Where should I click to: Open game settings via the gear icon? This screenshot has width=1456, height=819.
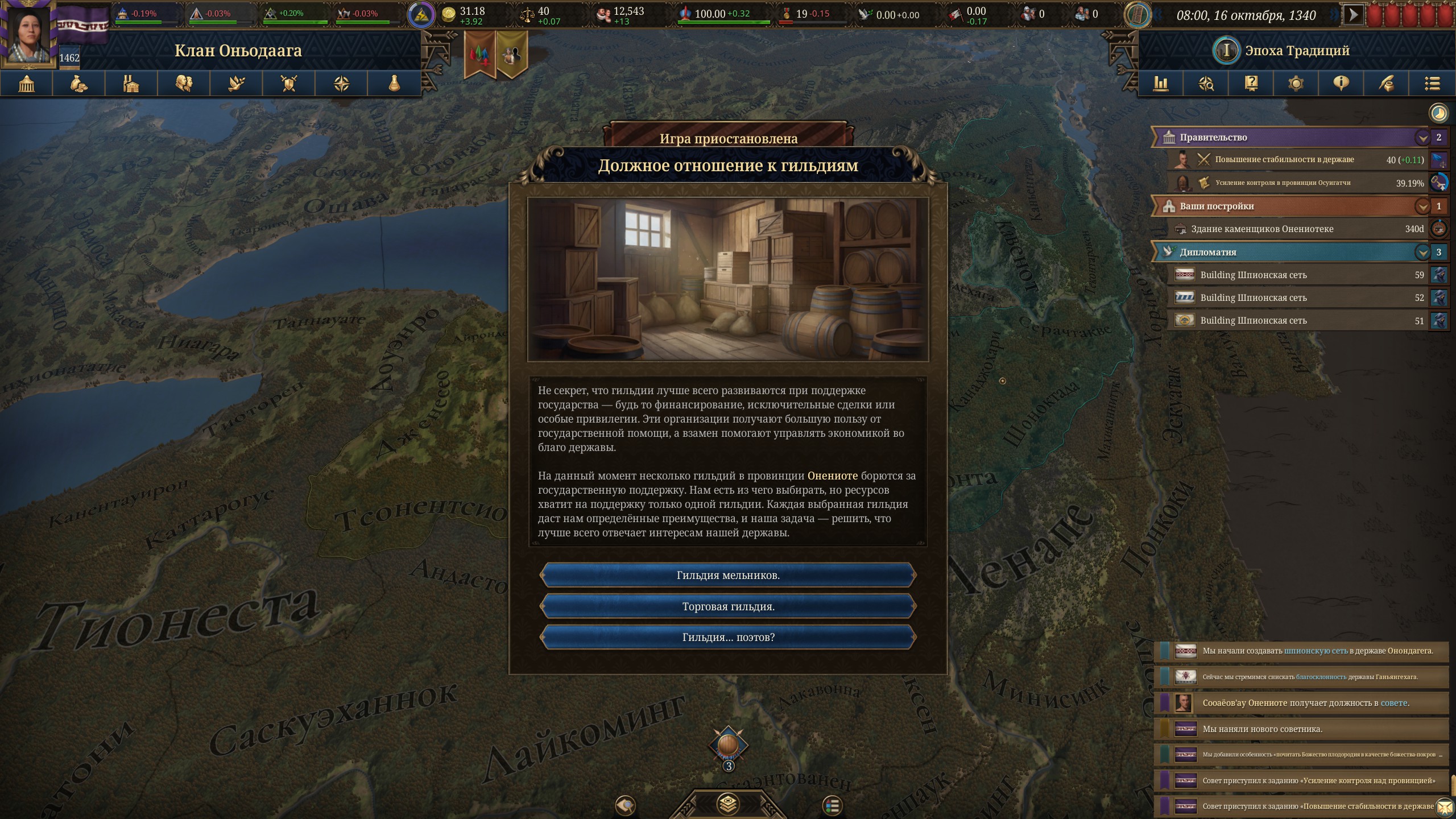coord(1296,84)
